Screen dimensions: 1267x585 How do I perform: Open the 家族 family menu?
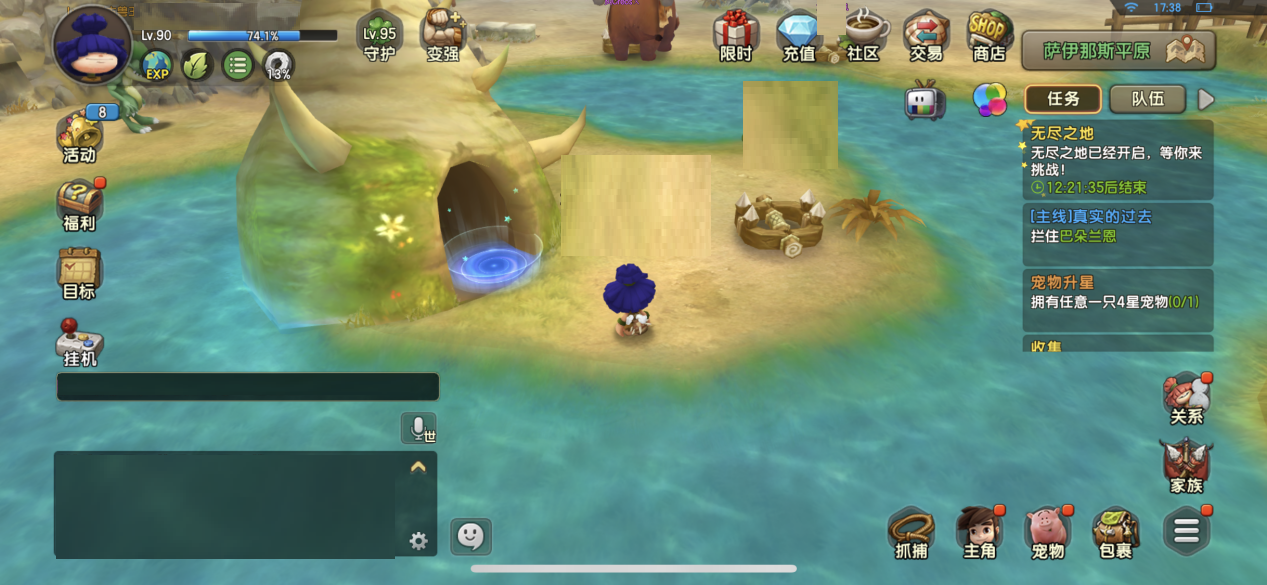[x=1186, y=464]
